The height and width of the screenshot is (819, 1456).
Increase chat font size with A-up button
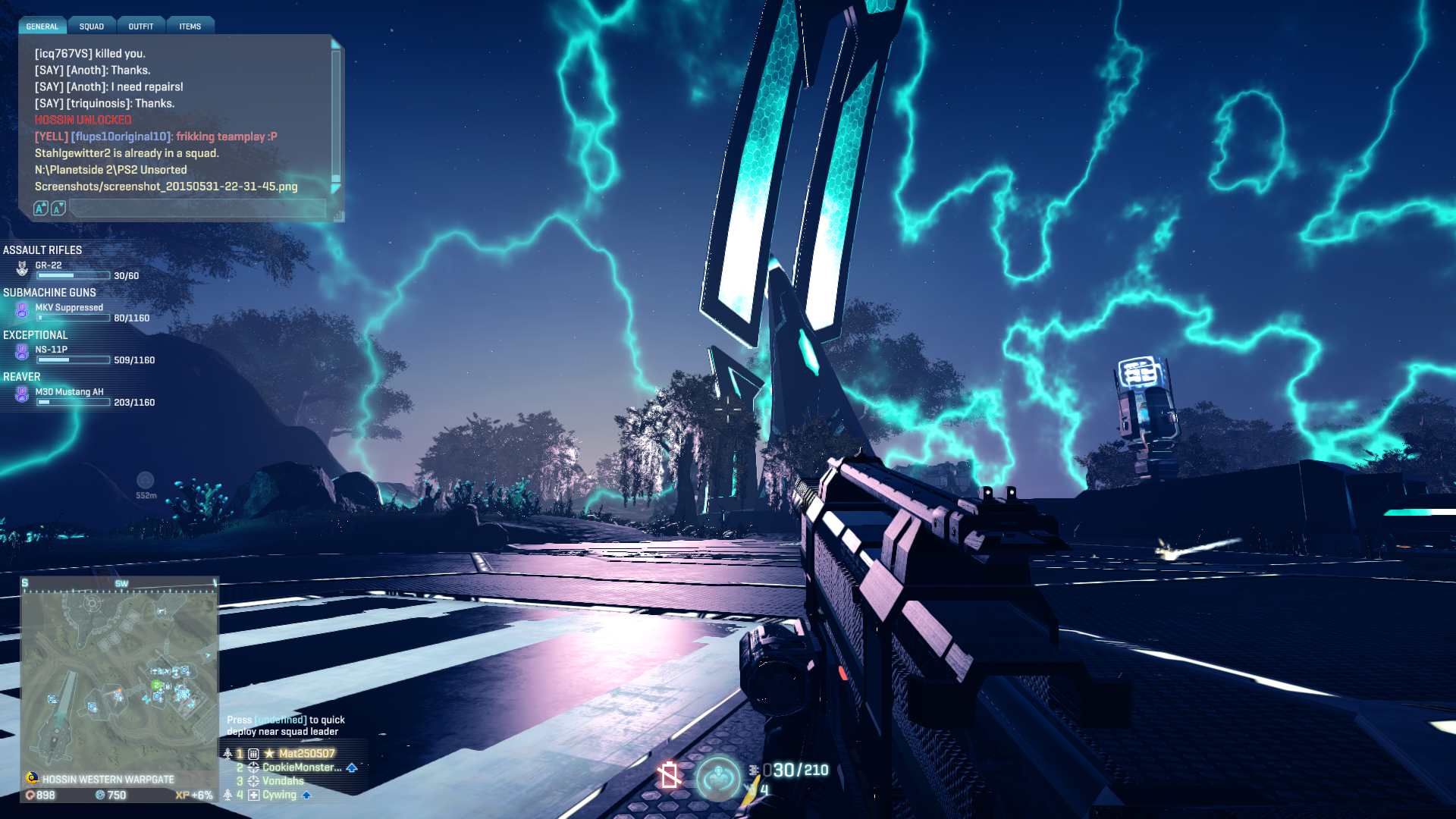[x=41, y=209]
